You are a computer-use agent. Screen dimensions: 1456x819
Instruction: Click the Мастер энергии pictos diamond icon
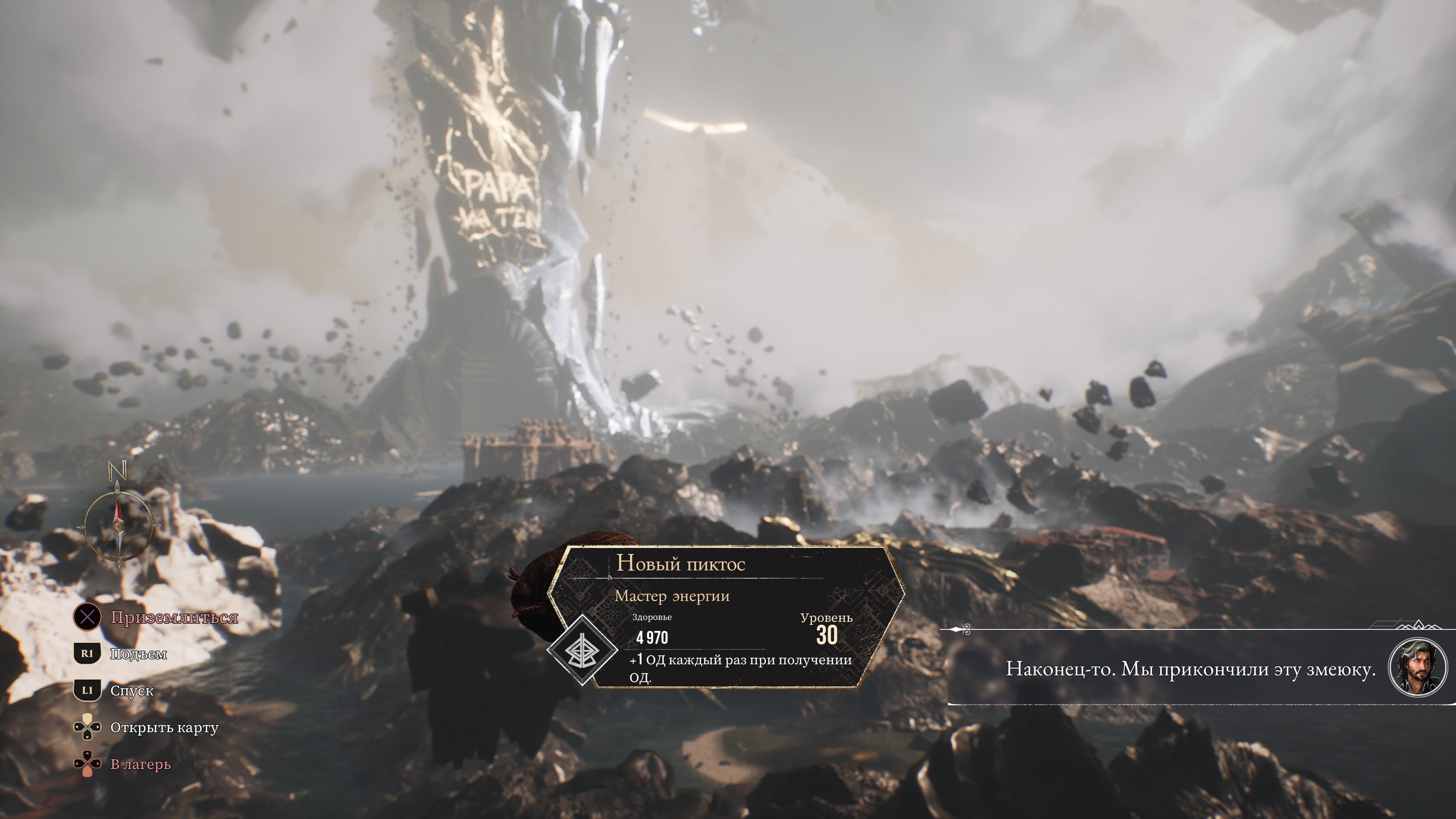pyautogui.click(x=582, y=650)
